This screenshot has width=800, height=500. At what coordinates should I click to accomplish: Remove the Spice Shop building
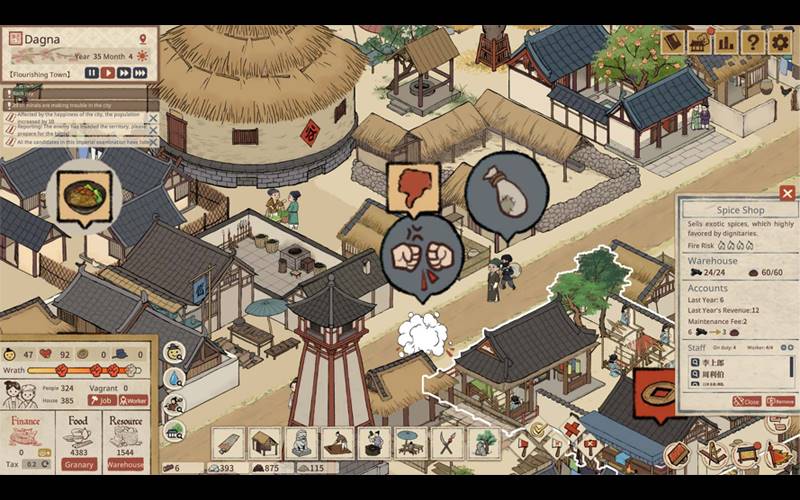point(781,401)
